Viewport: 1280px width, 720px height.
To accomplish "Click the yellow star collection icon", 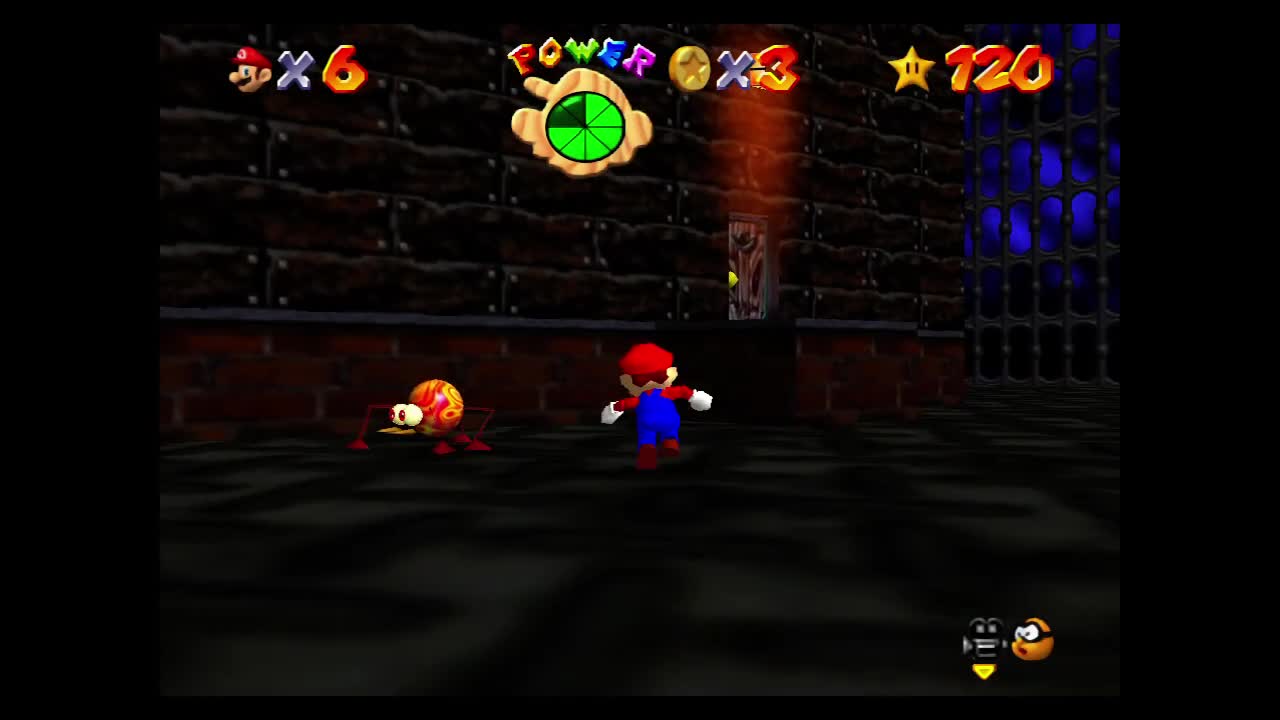I will tap(911, 68).
